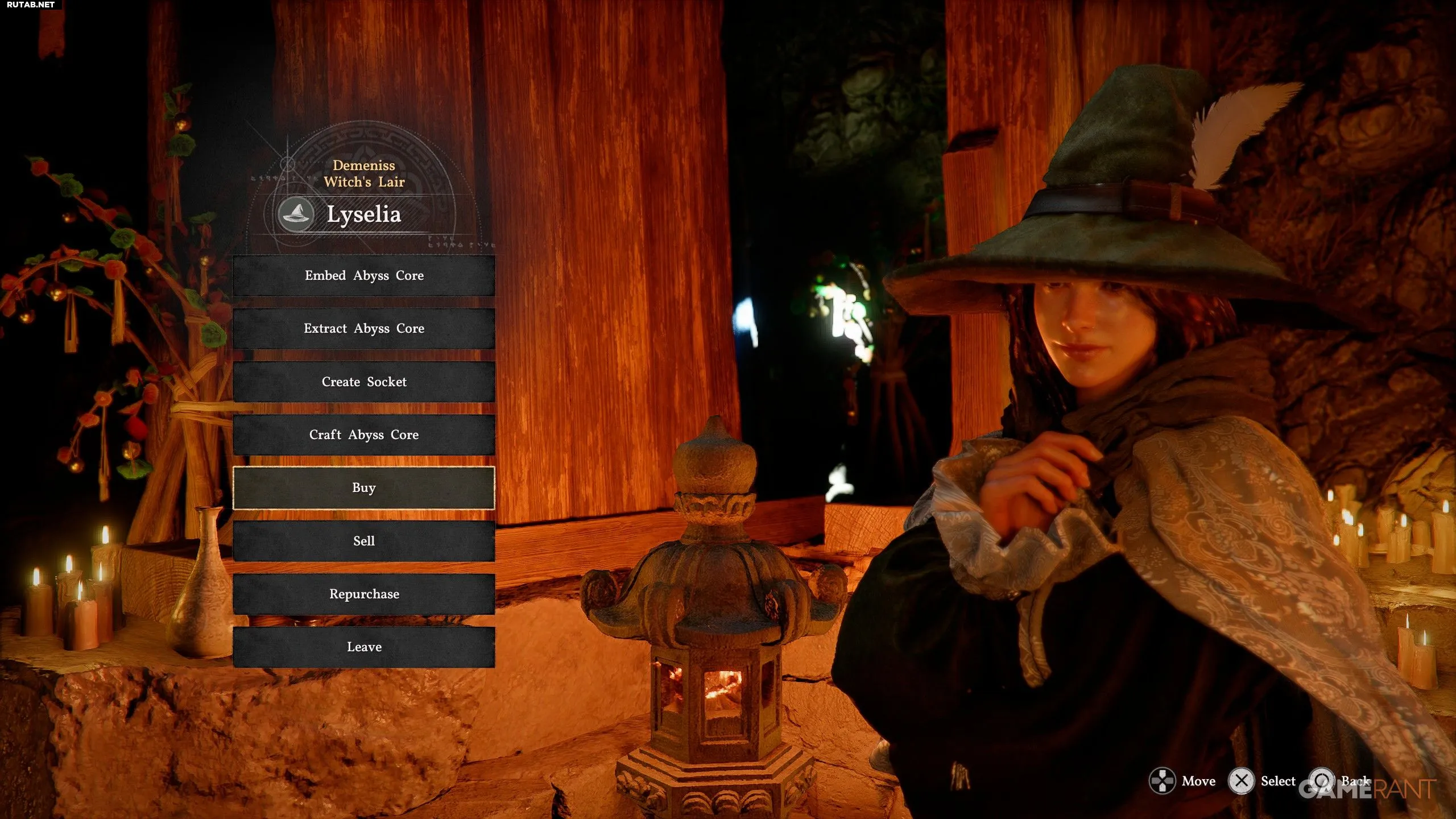Screen dimensions: 1456x819
Task: Open the Create Socket option
Action: 364,382
